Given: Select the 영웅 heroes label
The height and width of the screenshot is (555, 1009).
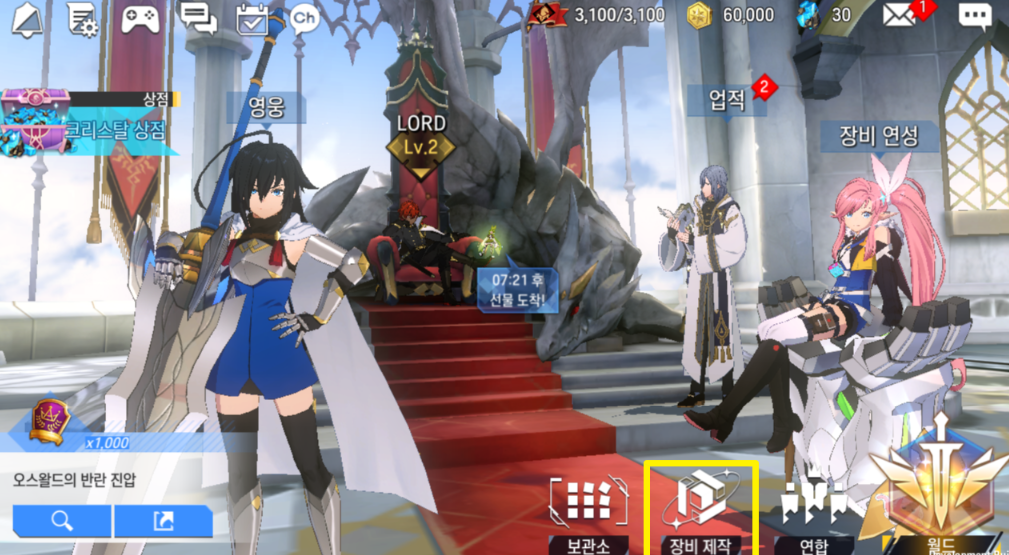Looking at the screenshot, I should click(x=264, y=107).
